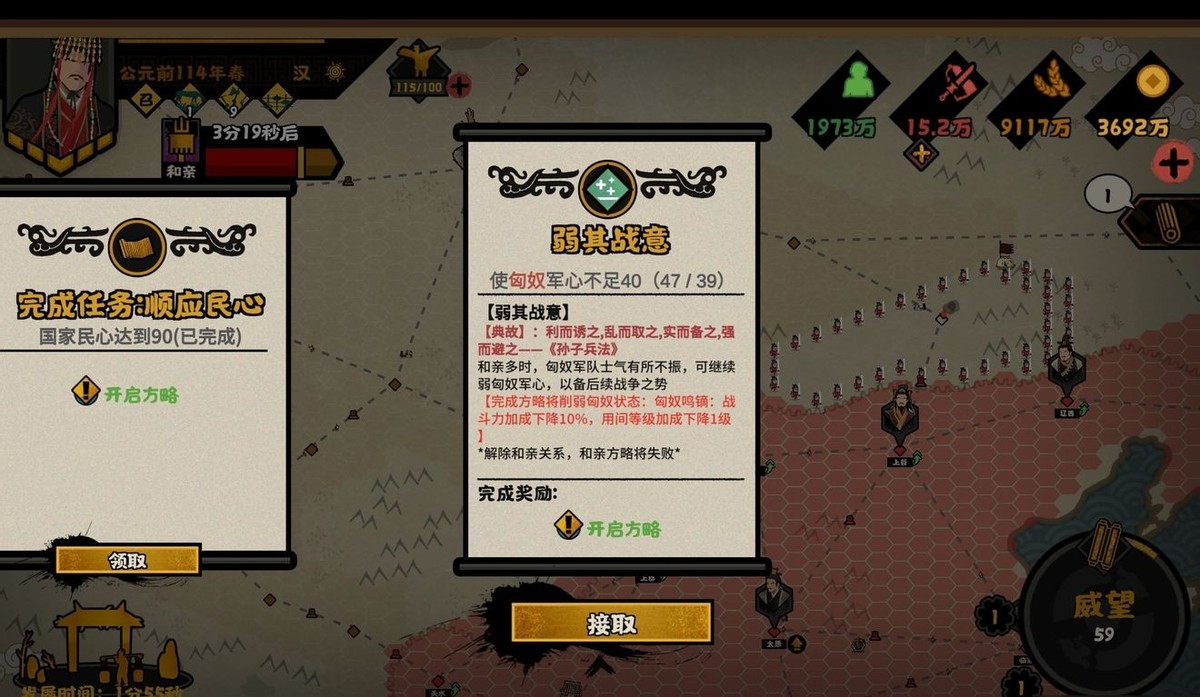Select the wheat grain resource icon
This screenshot has height=697, width=1200.
[1049, 82]
